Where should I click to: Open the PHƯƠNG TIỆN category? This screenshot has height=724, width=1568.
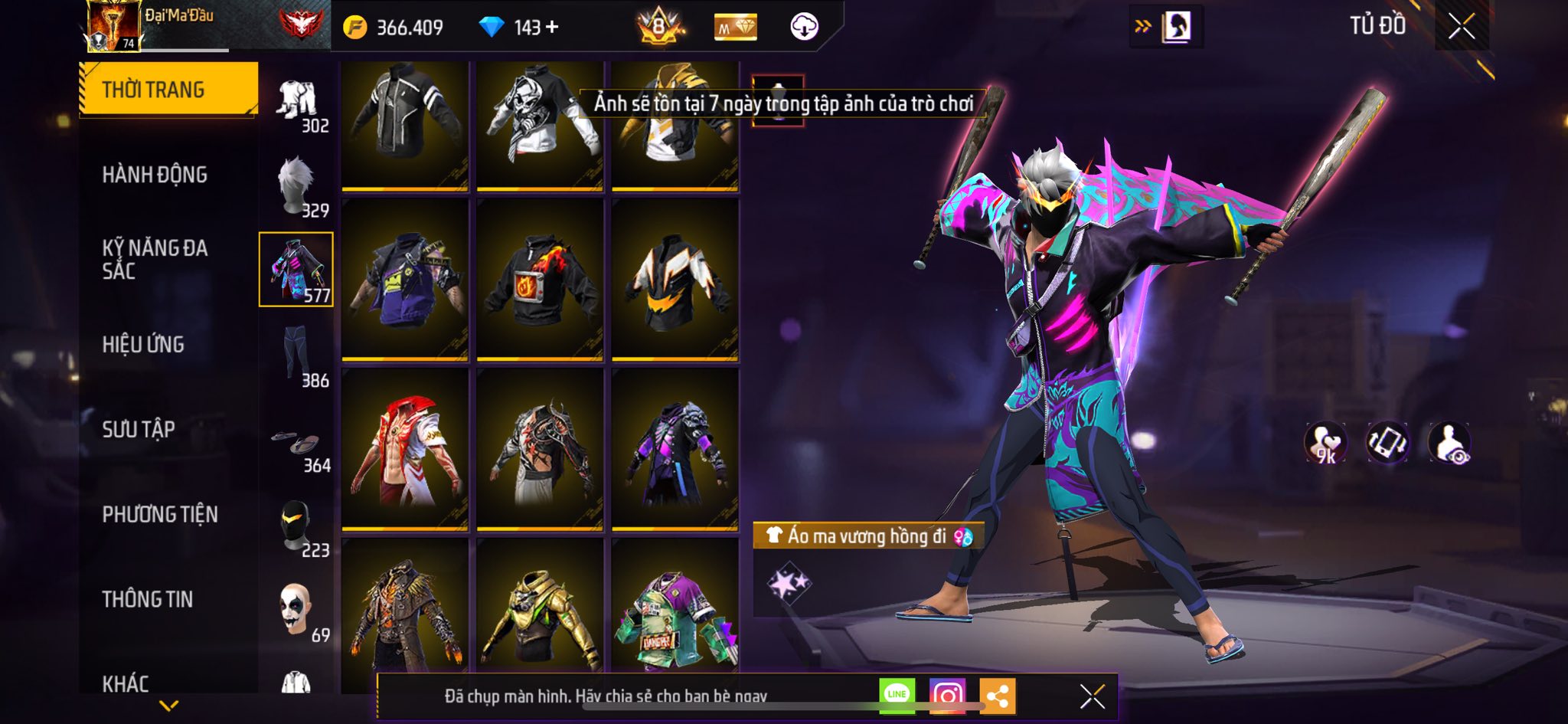click(160, 514)
